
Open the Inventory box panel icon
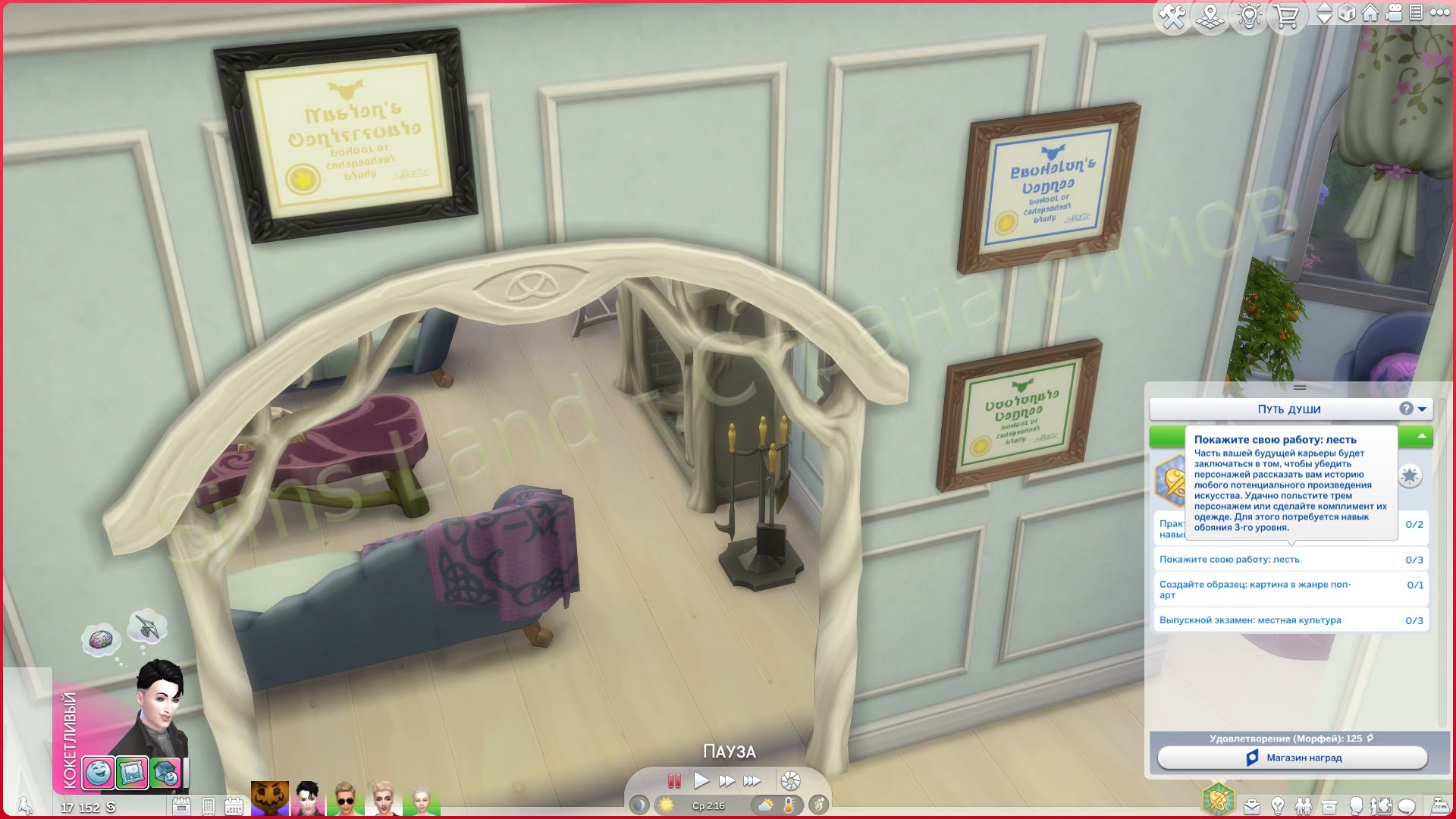[1329, 805]
